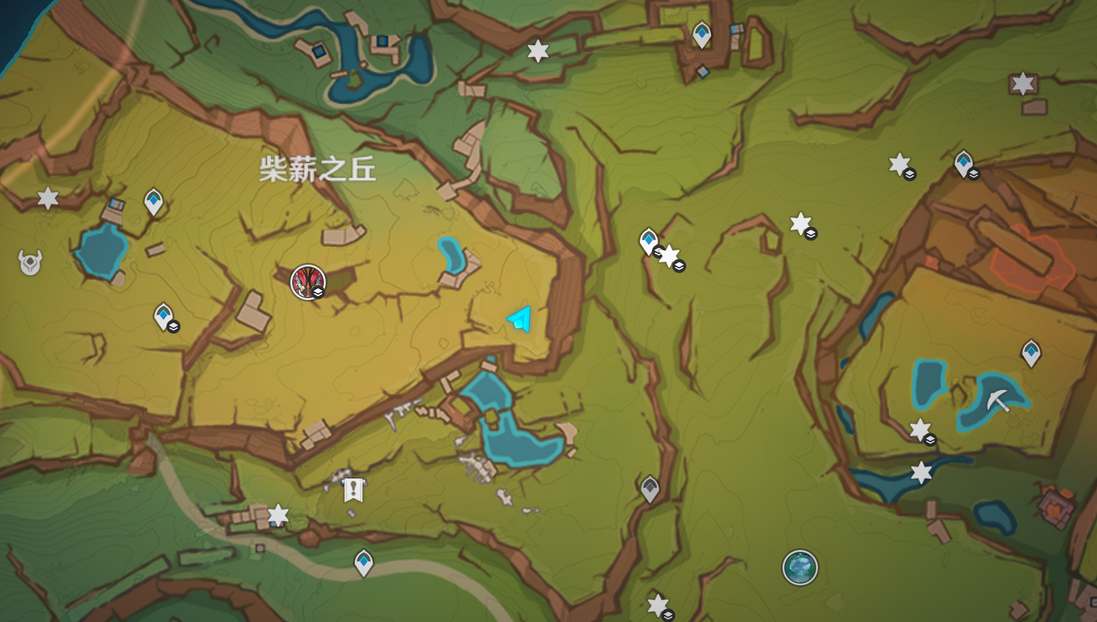Select the gray locked teleport waypoint
The width and height of the screenshot is (1097, 622).
click(650, 488)
